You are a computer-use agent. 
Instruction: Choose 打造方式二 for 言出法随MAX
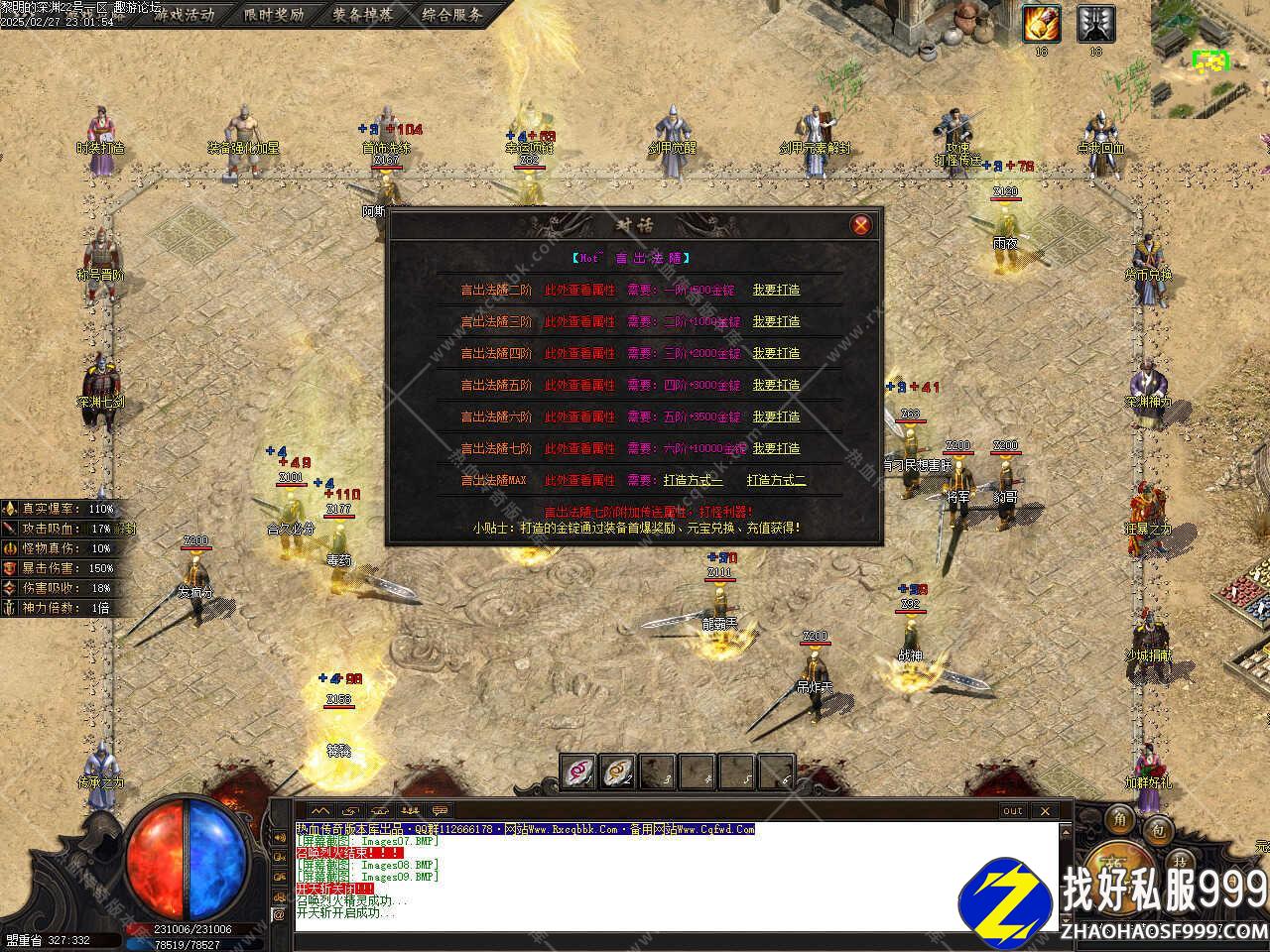(x=776, y=481)
